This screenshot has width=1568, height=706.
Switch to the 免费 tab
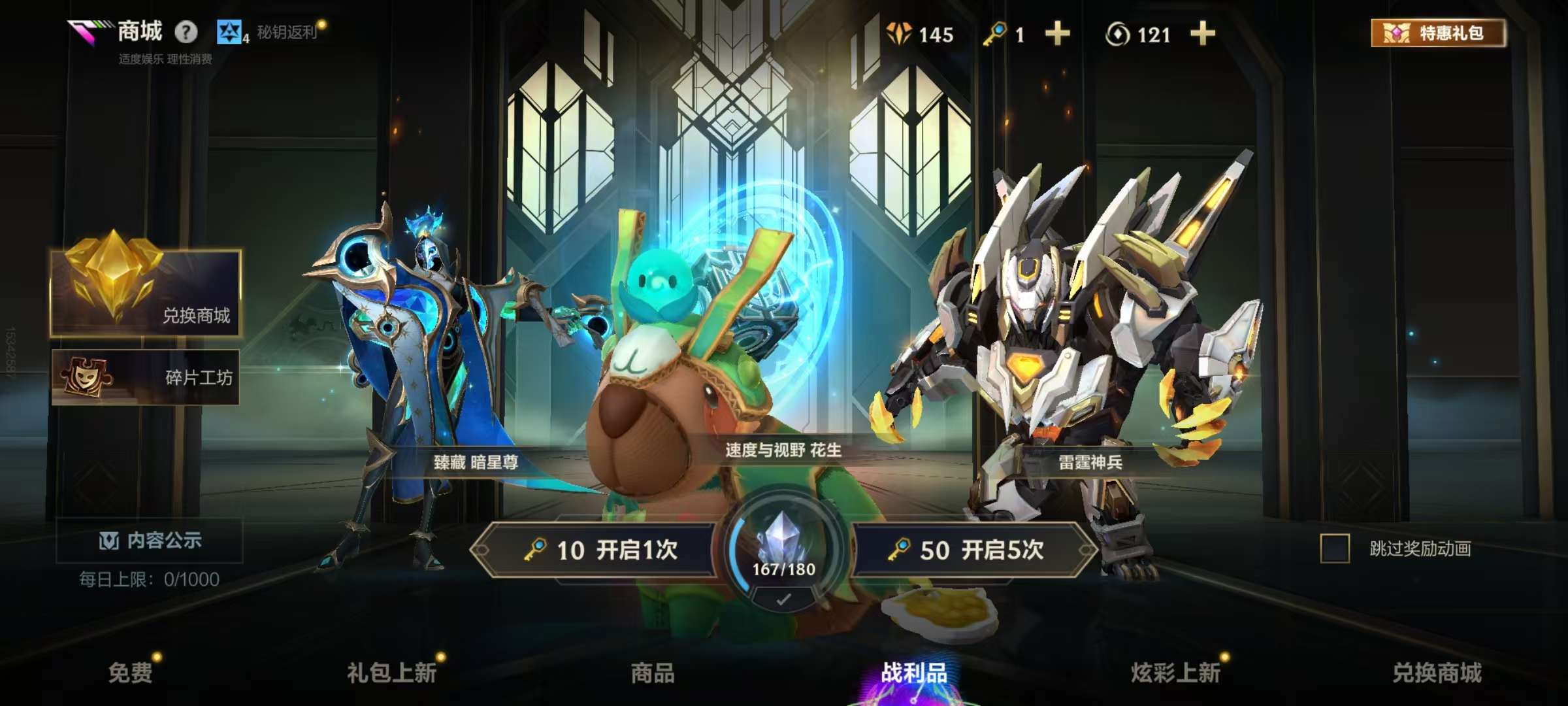click(131, 673)
